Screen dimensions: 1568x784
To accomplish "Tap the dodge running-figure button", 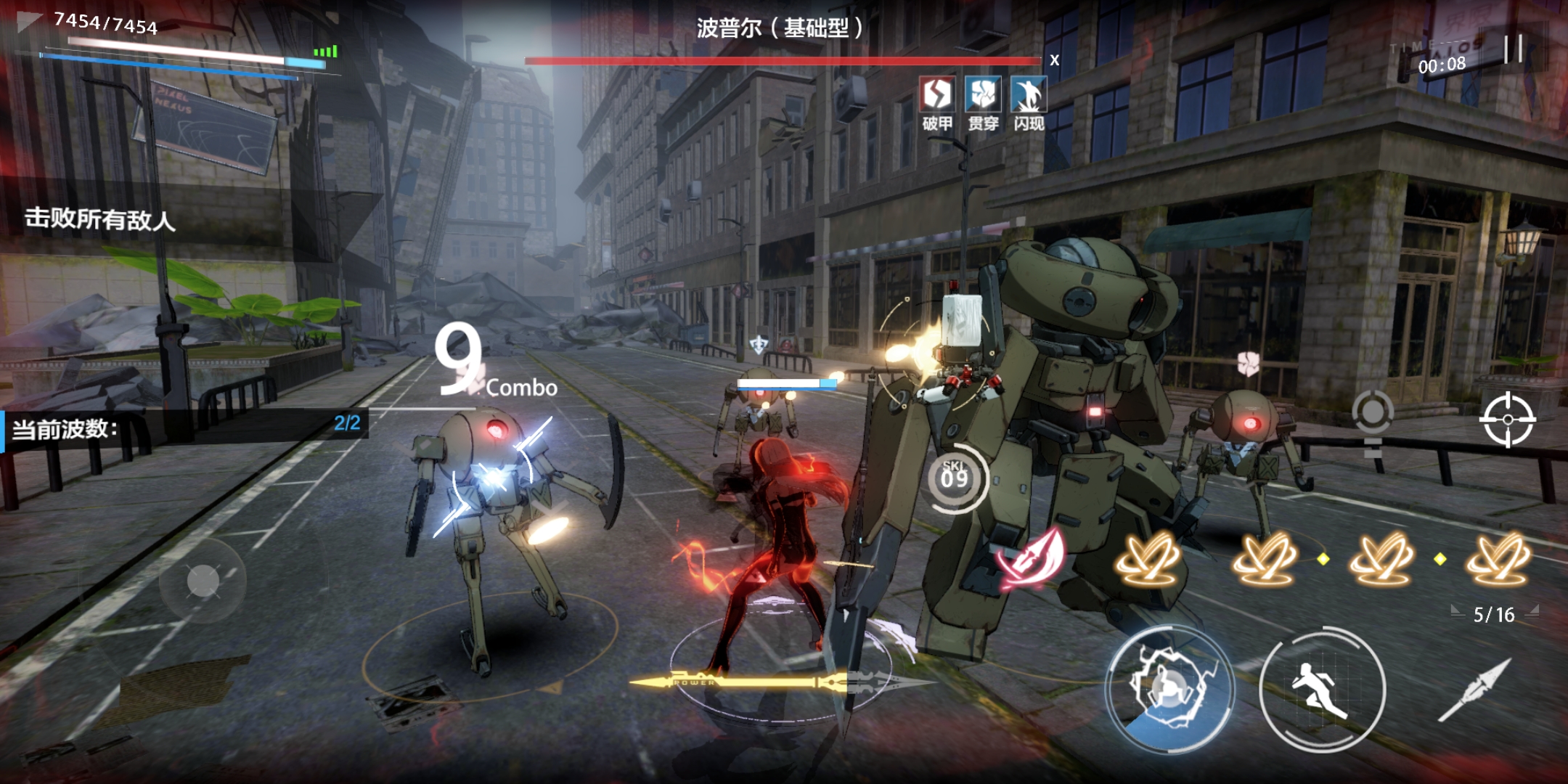I will [x=1321, y=690].
